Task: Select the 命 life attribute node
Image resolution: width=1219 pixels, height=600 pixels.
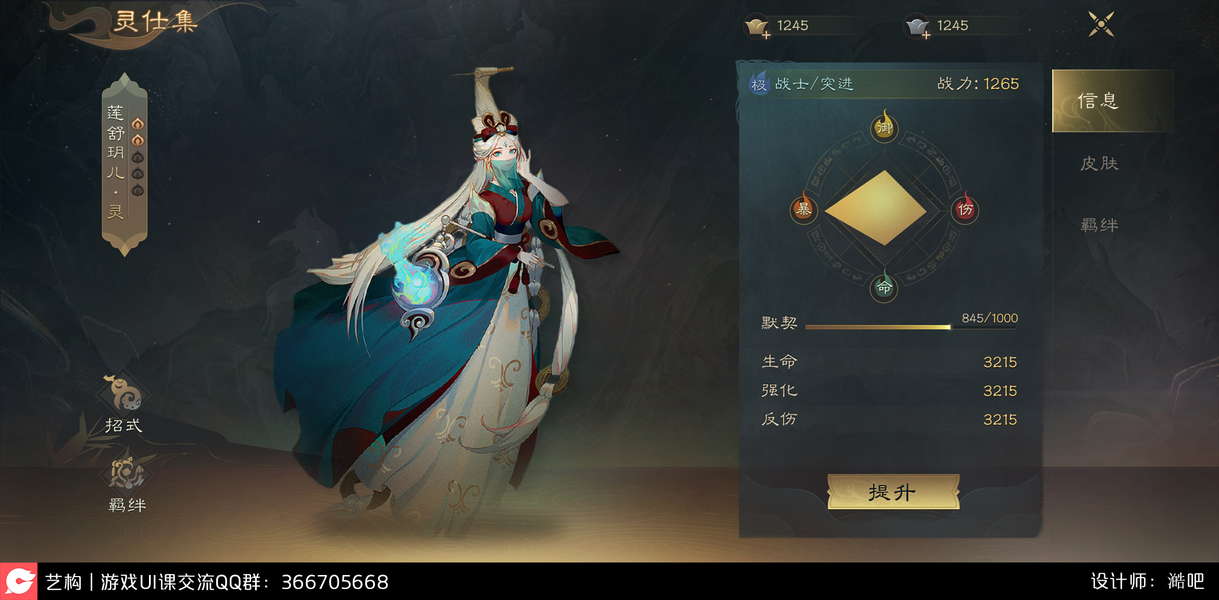Action: pyautogui.click(x=883, y=288)
